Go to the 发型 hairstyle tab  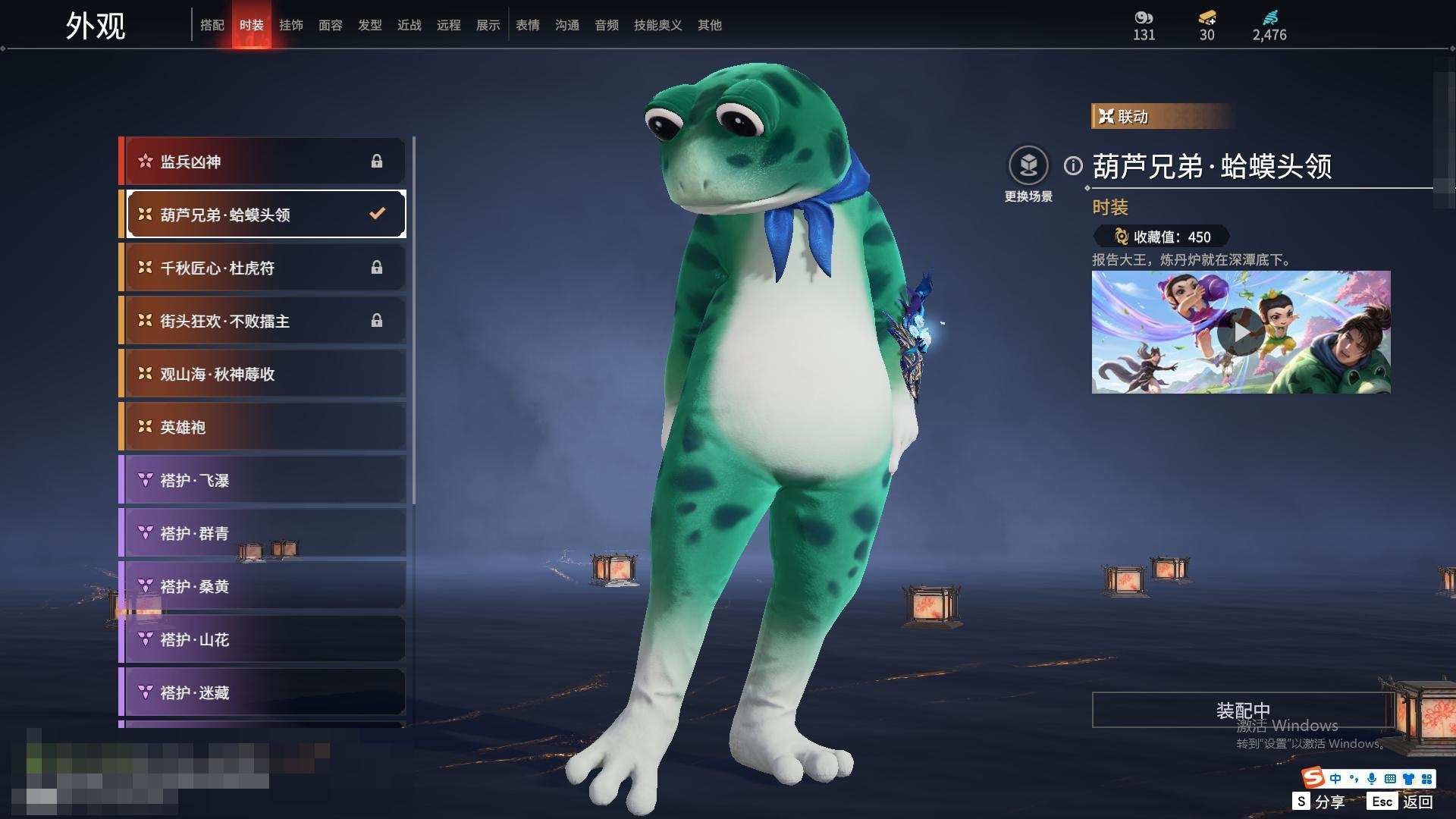(370, 25)
